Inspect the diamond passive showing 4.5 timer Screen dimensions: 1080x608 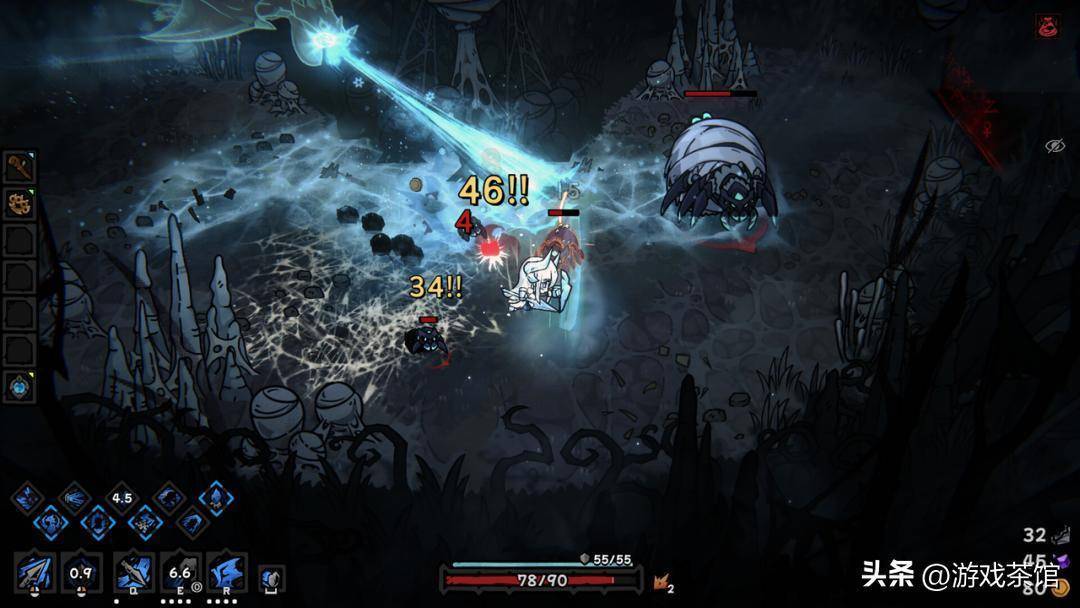122,498
